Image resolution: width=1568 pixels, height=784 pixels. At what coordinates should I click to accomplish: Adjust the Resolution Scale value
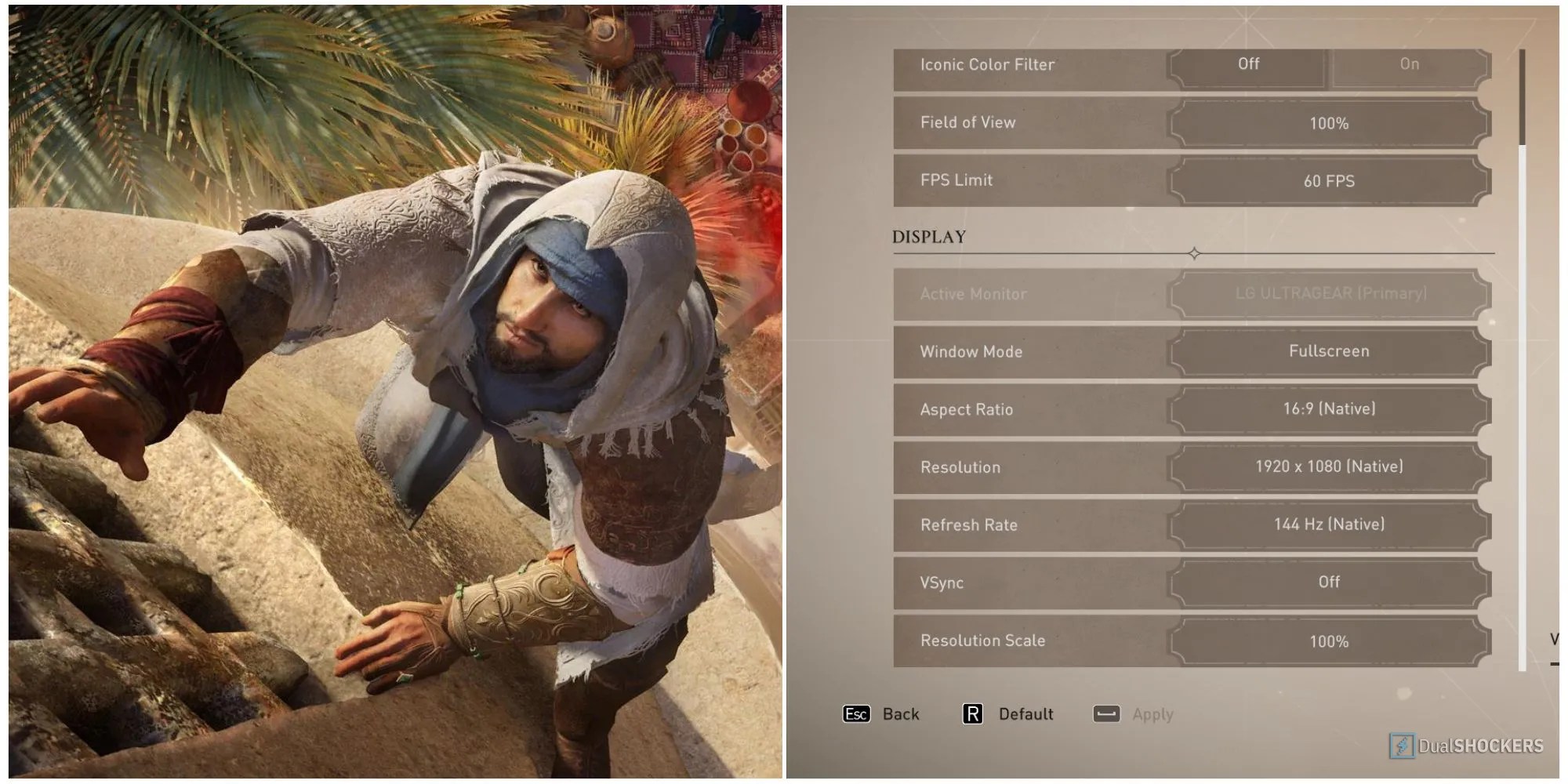pyautogui.click(x=1329, y=641)
